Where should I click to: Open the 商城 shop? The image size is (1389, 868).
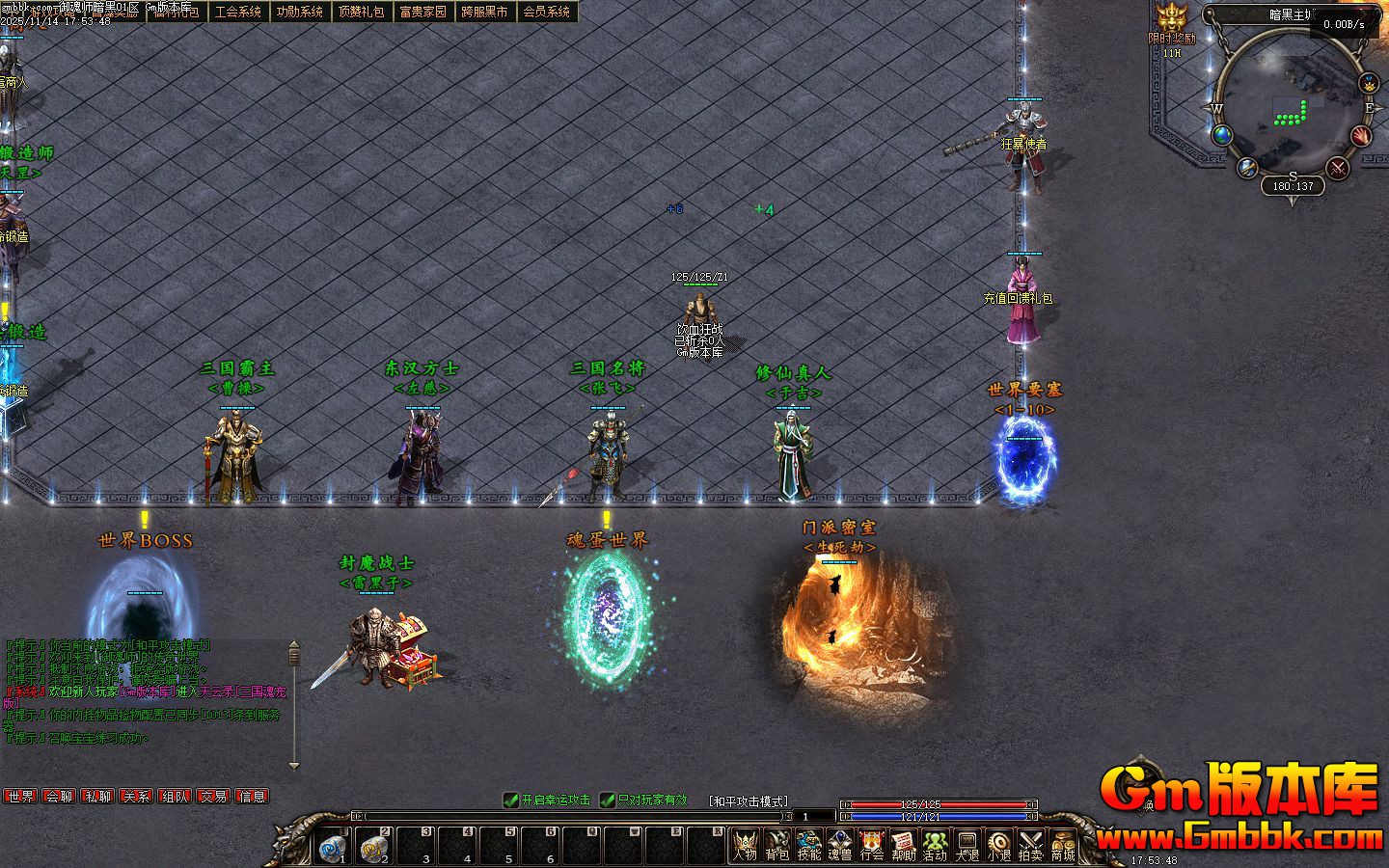1062,844
